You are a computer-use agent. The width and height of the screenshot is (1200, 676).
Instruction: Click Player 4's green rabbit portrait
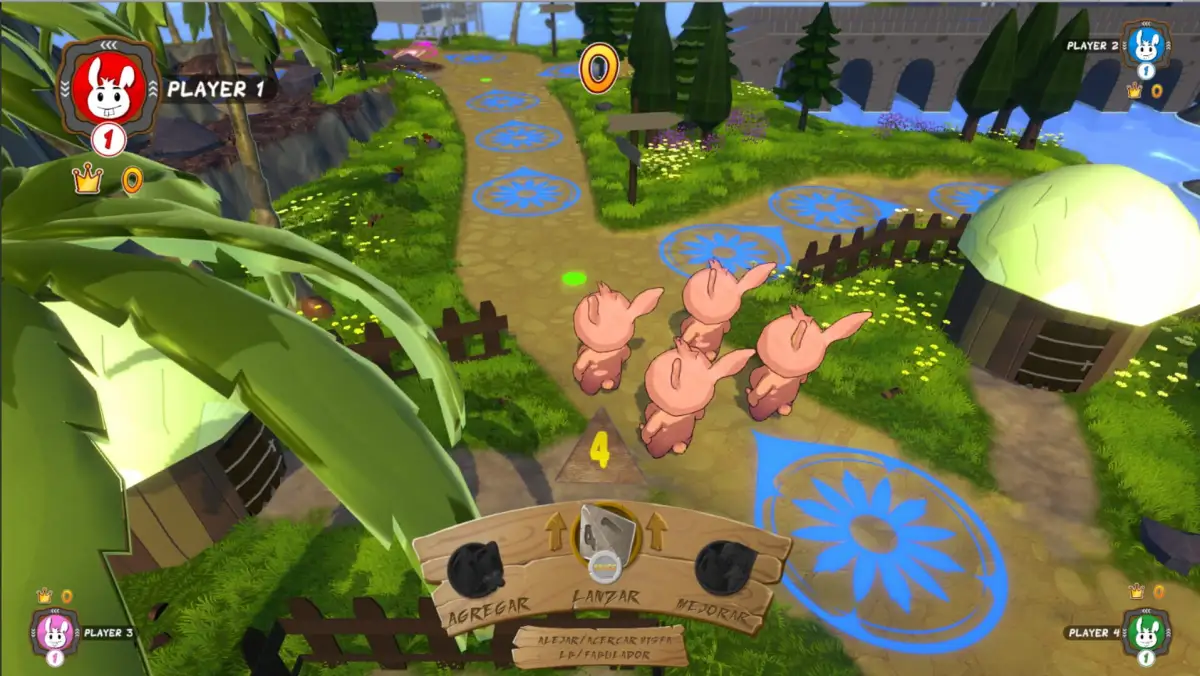[x=1146, y=632]
